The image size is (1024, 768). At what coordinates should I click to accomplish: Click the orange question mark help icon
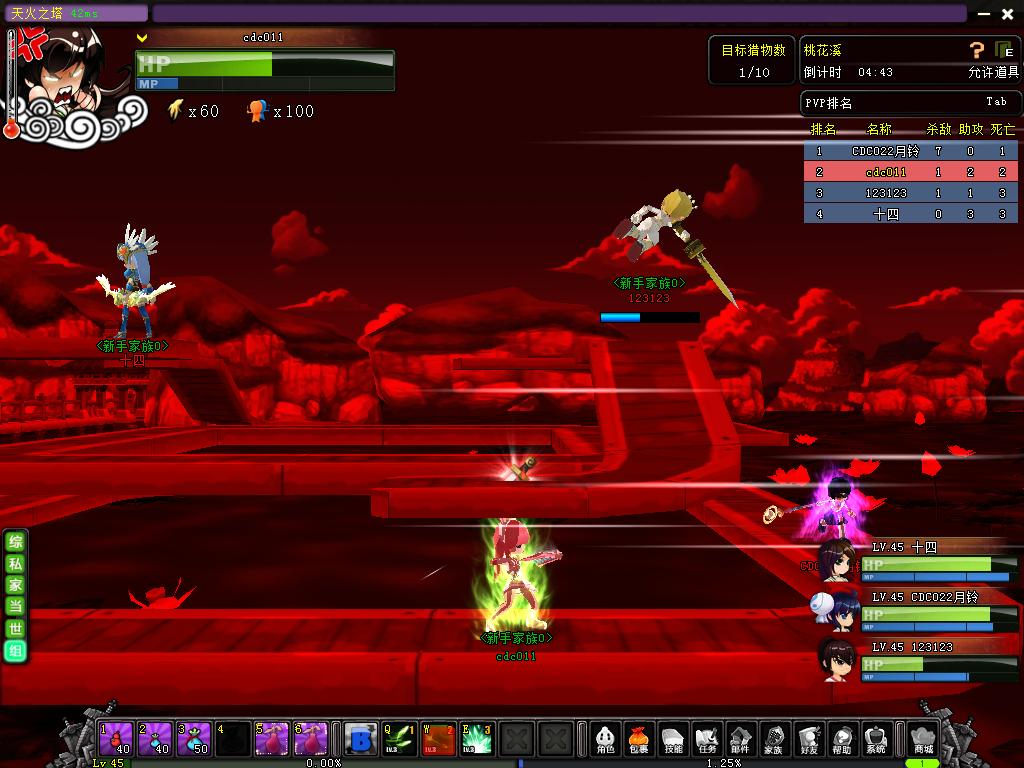tap(977, 50)
